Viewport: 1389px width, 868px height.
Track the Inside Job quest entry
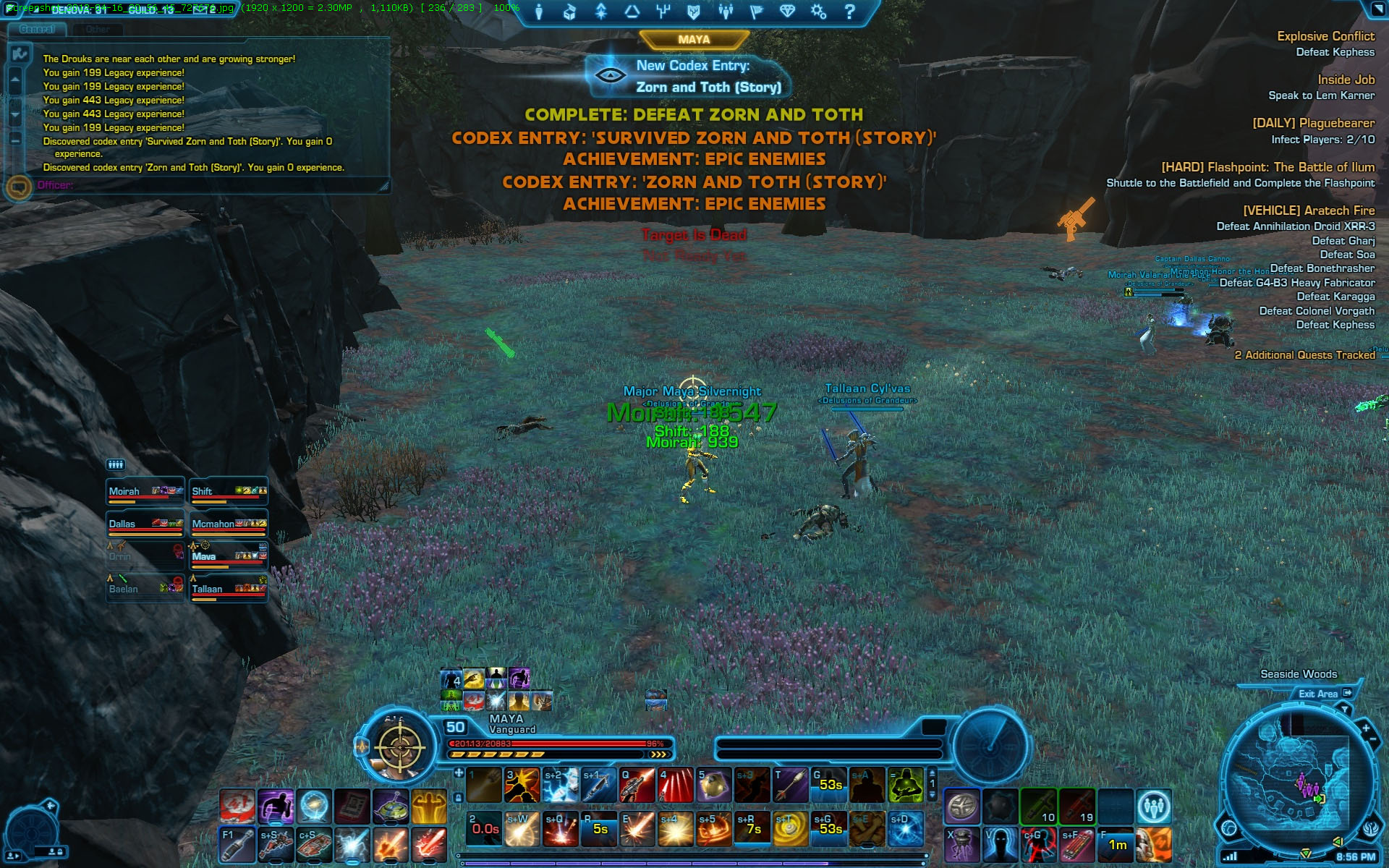coord(1345,80)
